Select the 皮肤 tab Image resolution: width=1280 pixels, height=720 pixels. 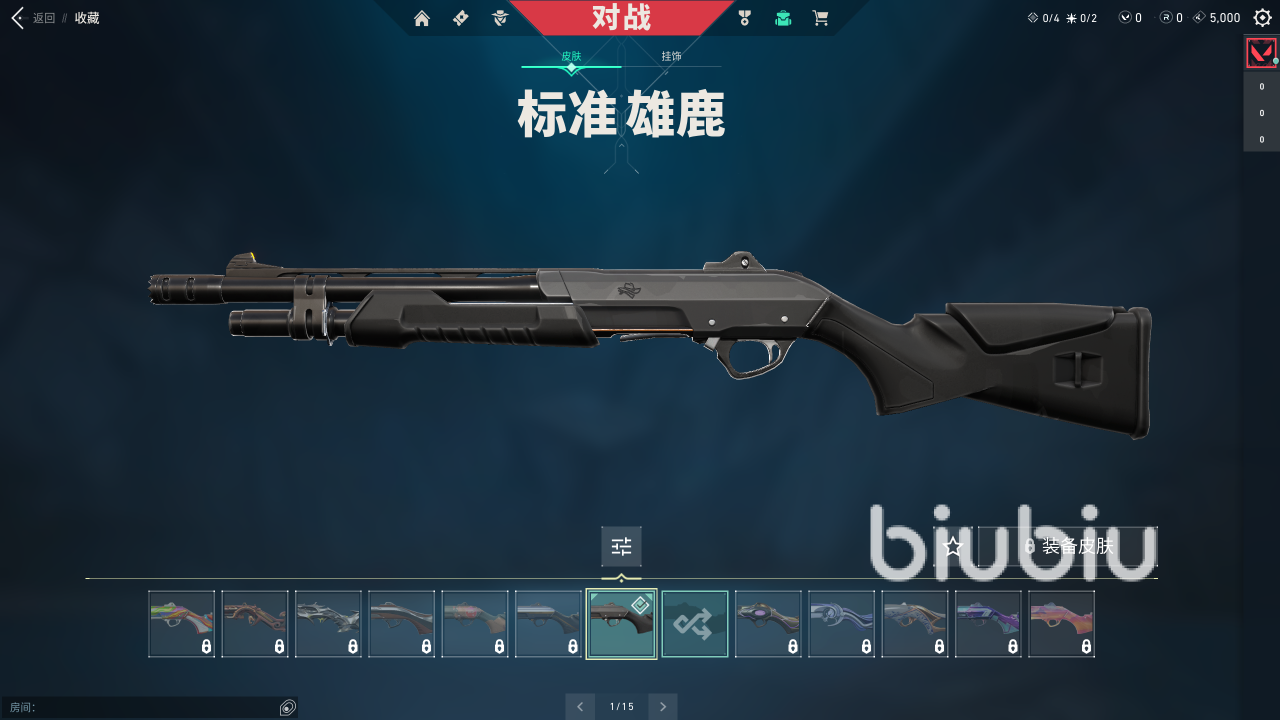coord(571,57)
